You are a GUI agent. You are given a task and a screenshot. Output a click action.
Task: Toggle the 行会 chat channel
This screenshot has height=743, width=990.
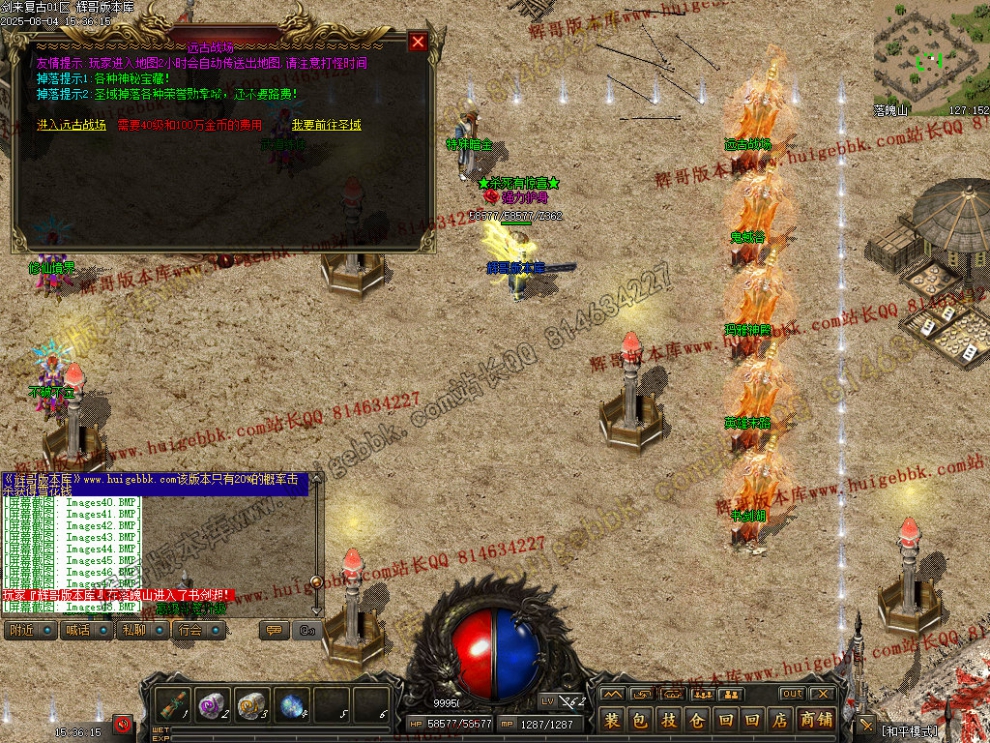point(190,630)
